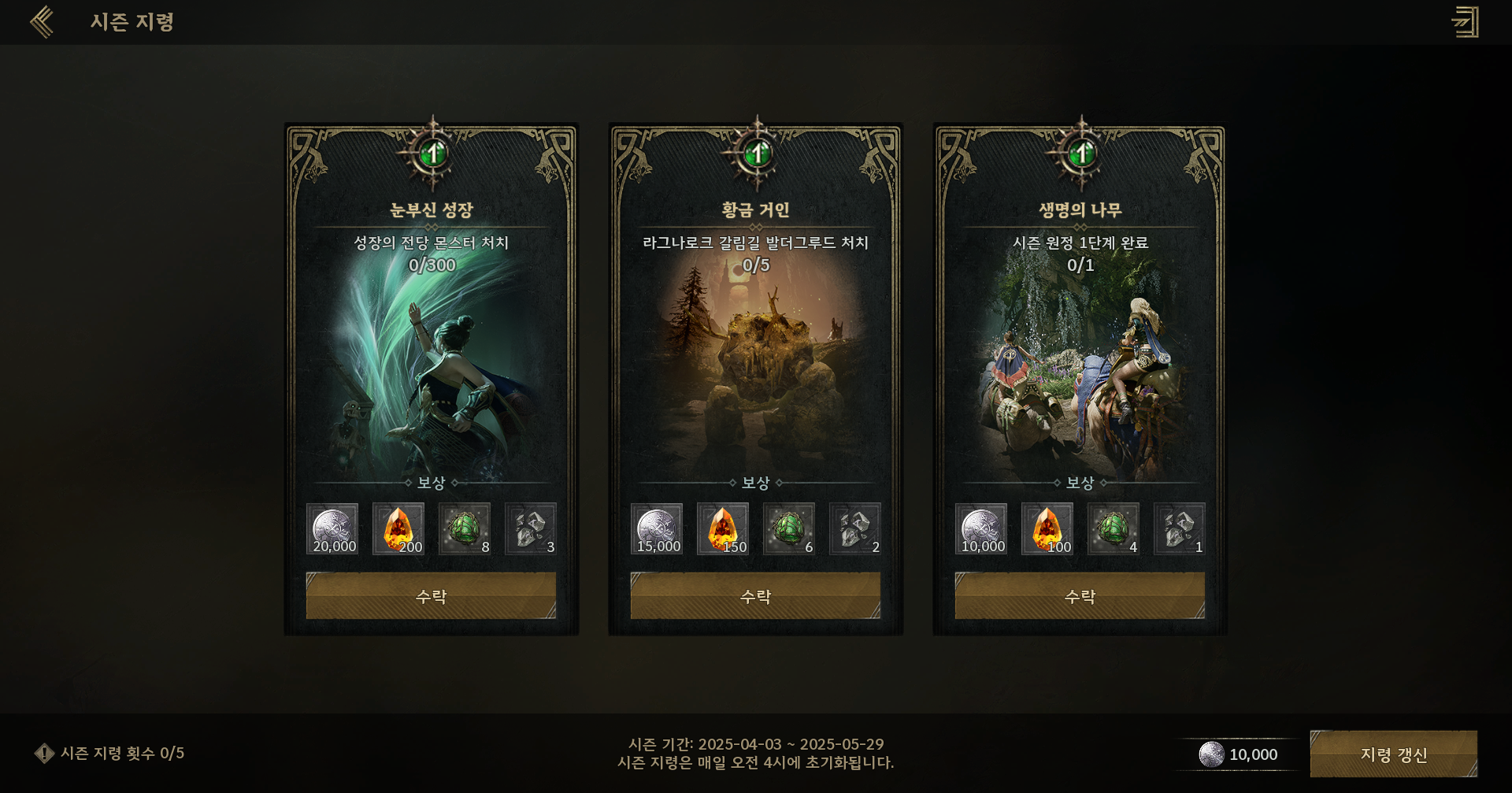Inspect the 15,000 silver coin reward
Image resolution: width=1512 pixels, height=793 pixels.
pos(657,529)
